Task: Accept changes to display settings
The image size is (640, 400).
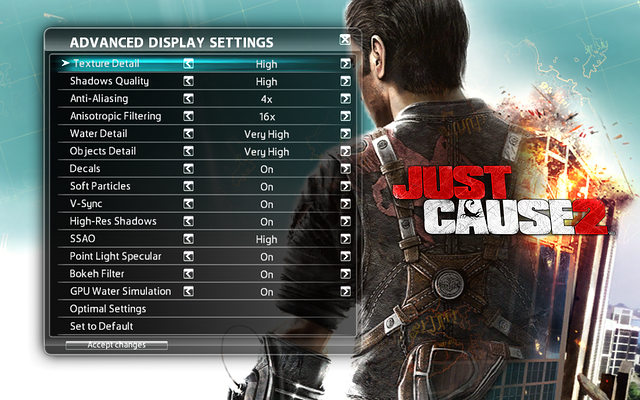Action: tap(116, 345)
